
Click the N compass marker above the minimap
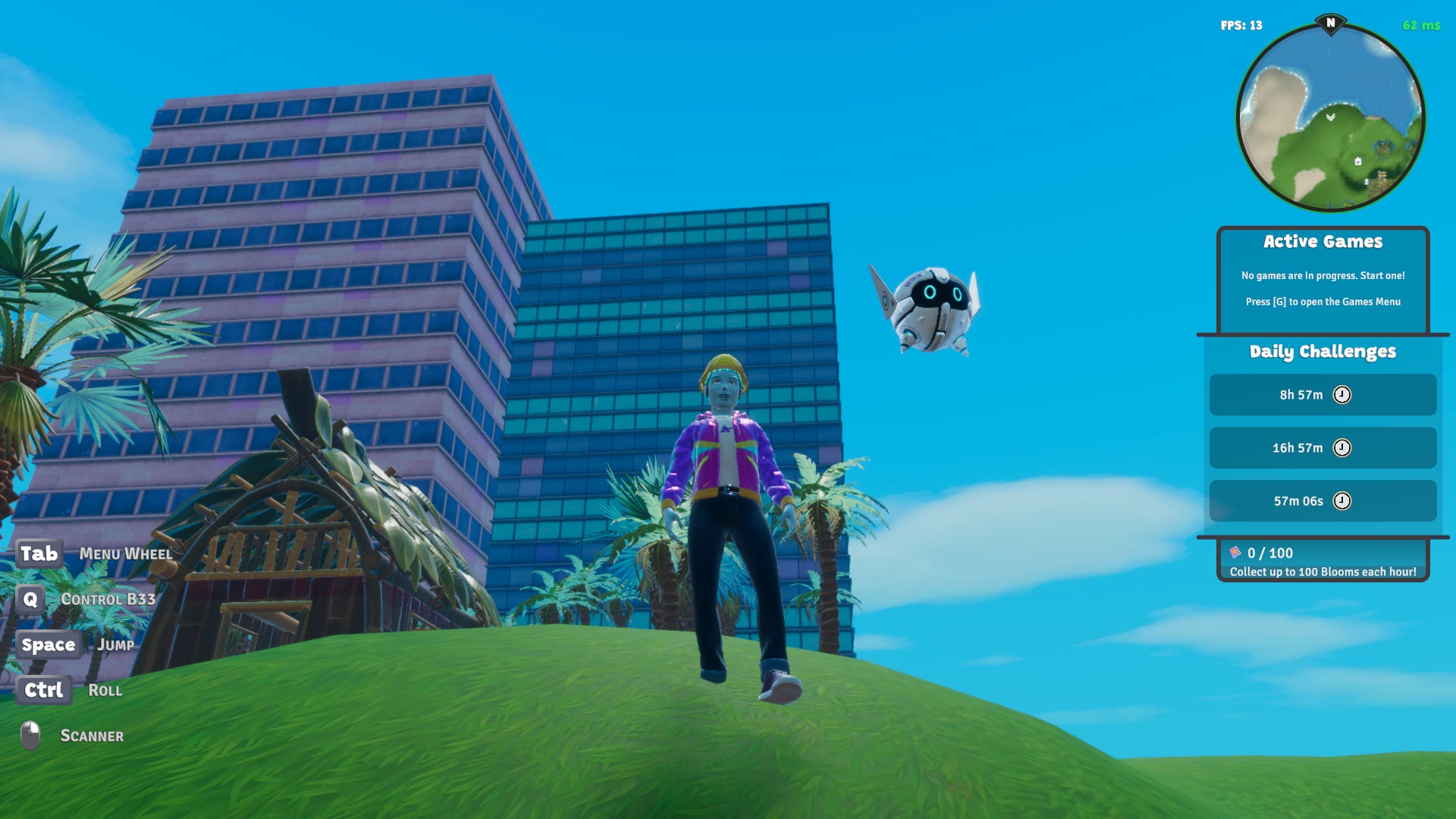[1331, 23]
